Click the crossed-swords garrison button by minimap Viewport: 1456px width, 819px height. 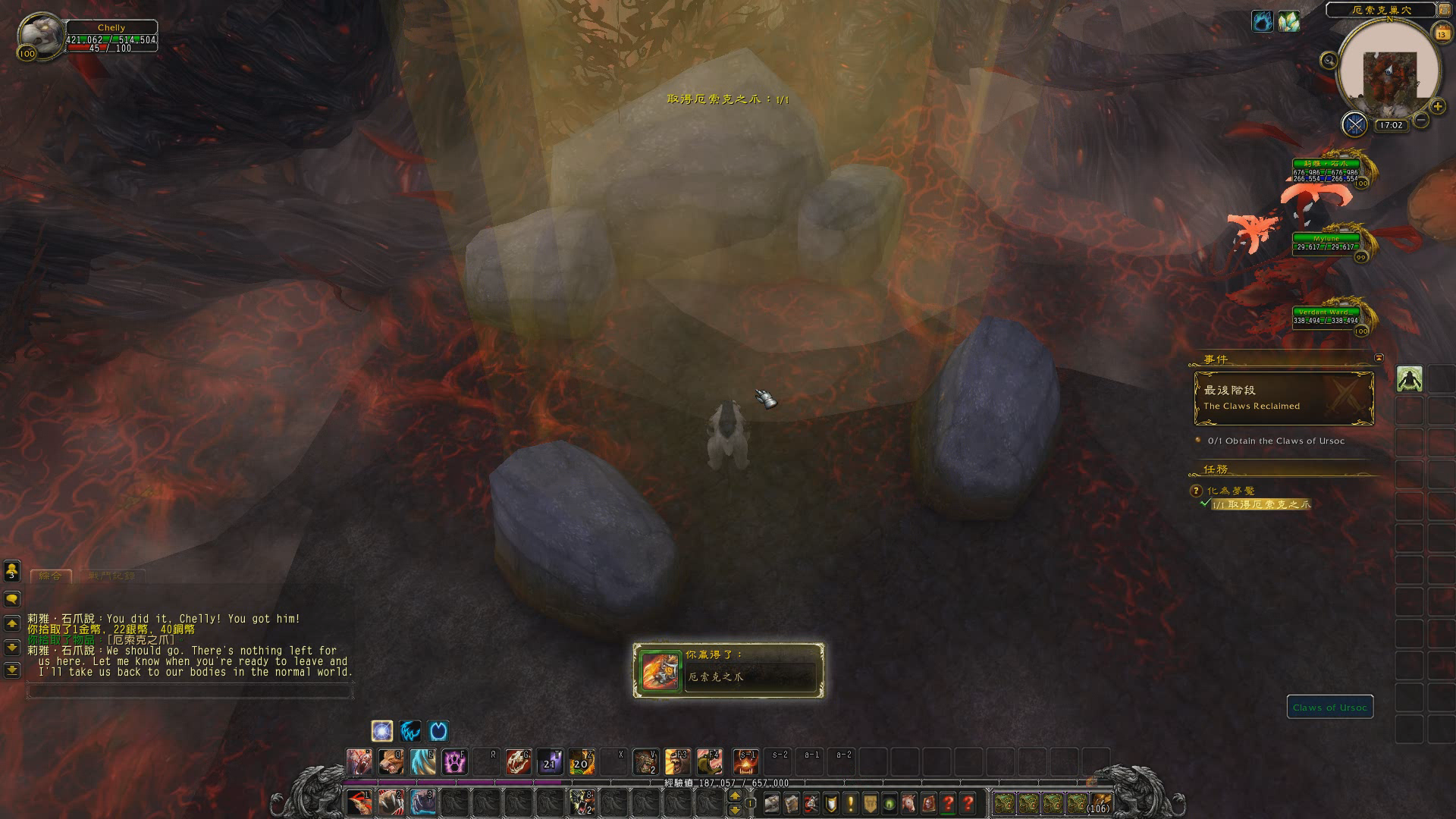coord(1354,124)
